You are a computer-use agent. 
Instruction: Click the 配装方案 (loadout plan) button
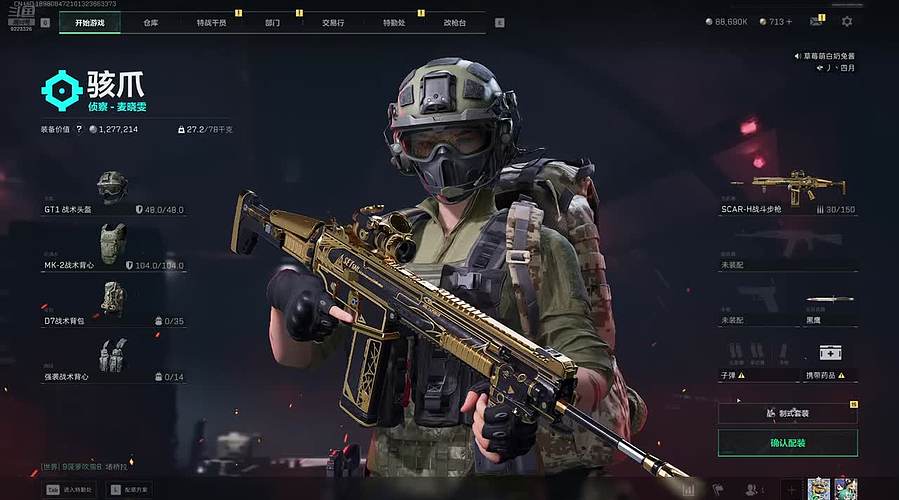pos(128,490)
